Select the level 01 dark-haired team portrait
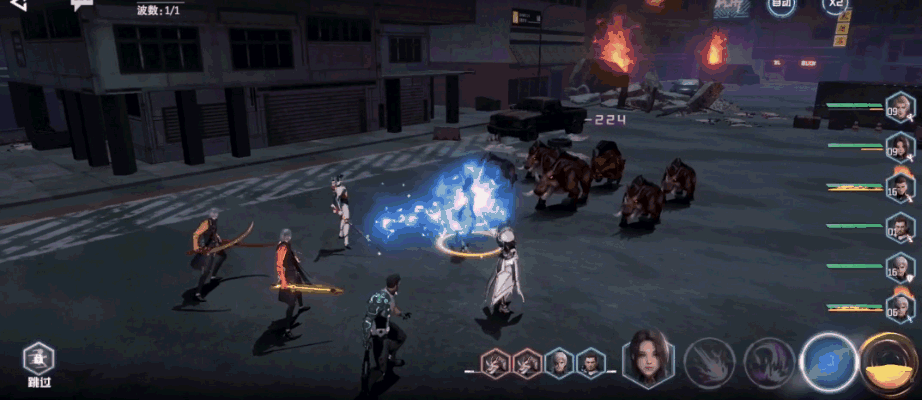The width and height of the screenshot is (922, 400). pos(900,231)
